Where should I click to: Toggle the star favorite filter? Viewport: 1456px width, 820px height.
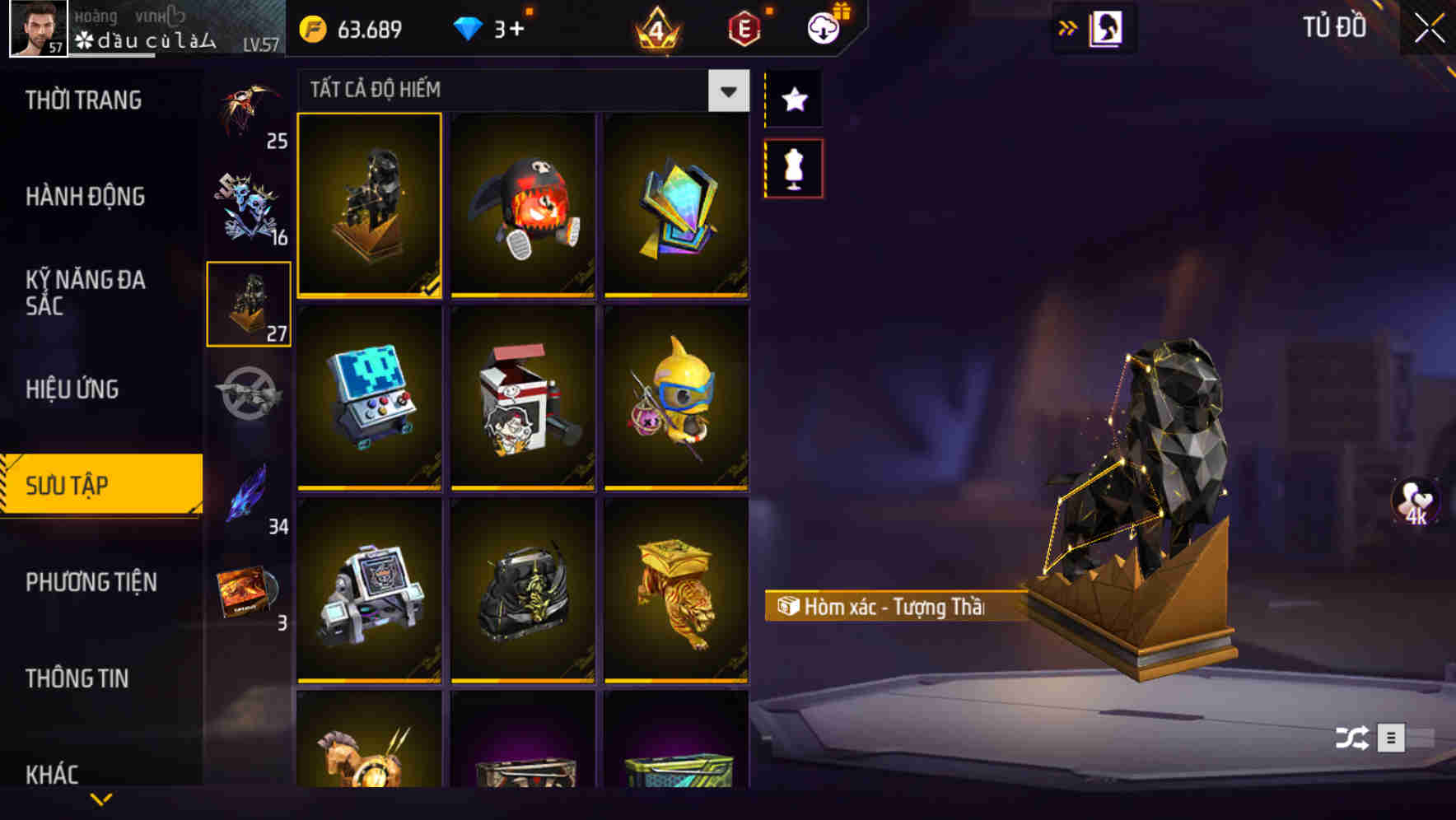pos(793,100)
